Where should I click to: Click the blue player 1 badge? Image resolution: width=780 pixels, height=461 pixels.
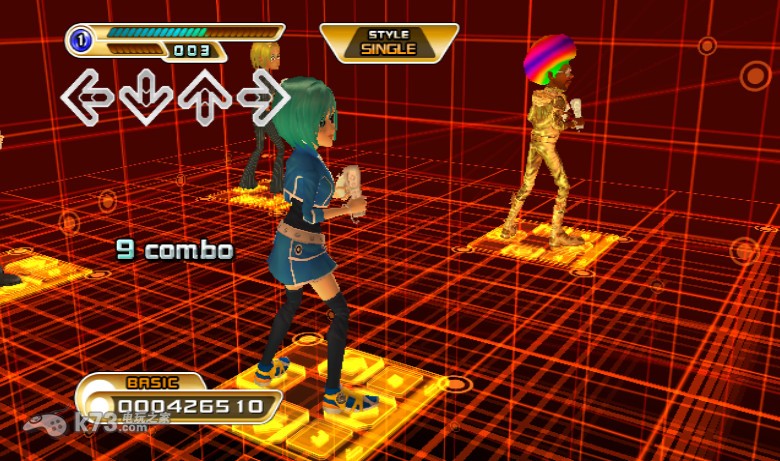pos(81,41)
